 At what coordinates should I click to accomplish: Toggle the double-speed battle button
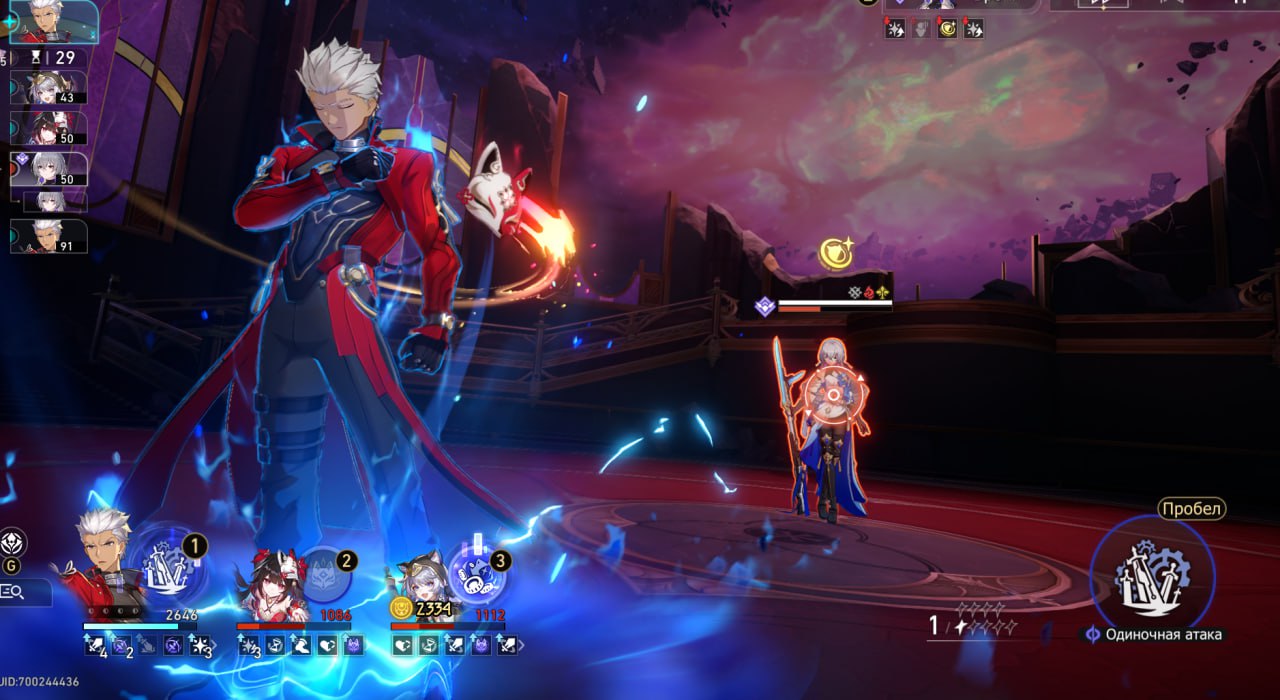[1100, 3]
